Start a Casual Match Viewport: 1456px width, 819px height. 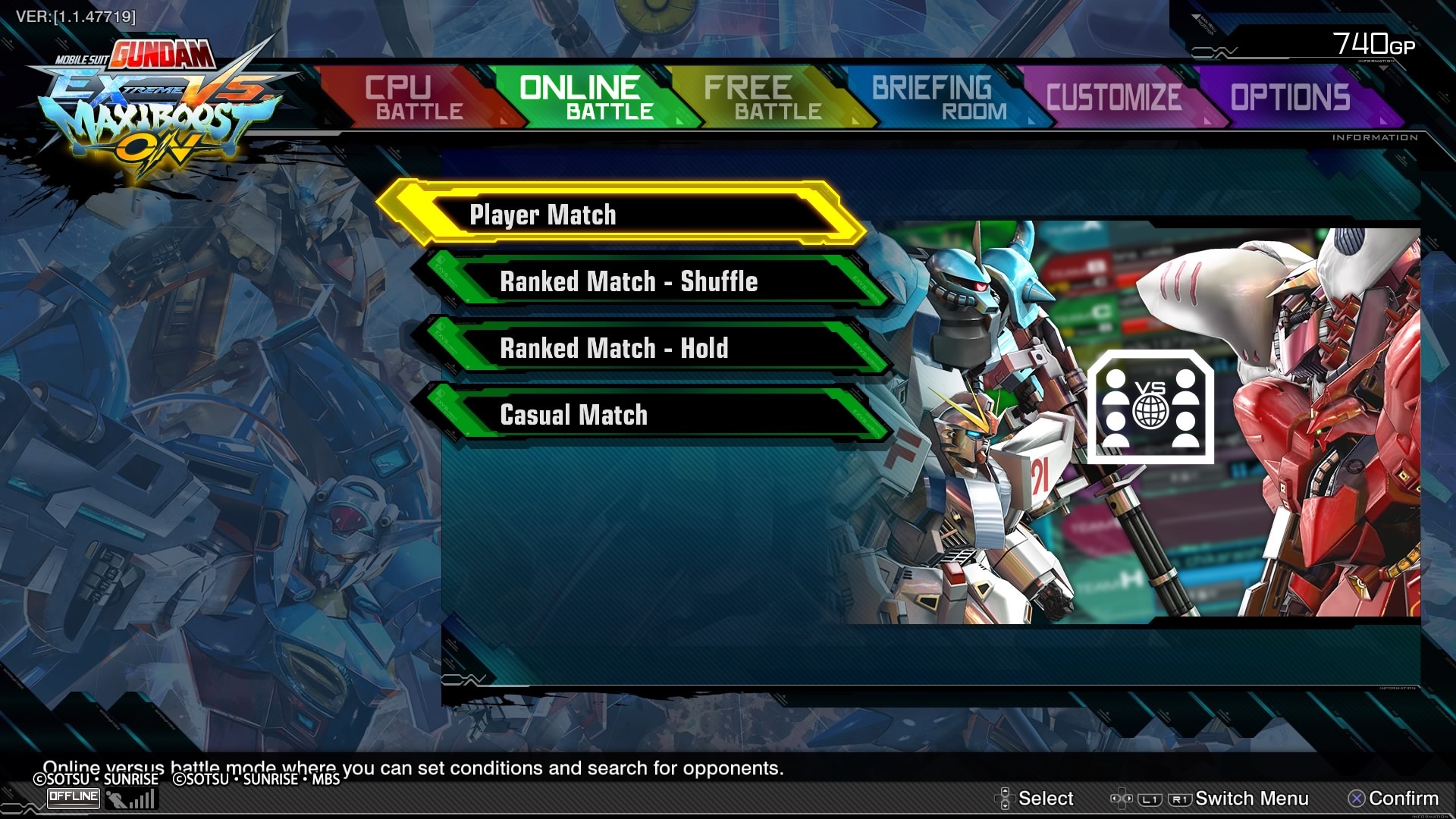pyautogui.click(x=651, y=415)
